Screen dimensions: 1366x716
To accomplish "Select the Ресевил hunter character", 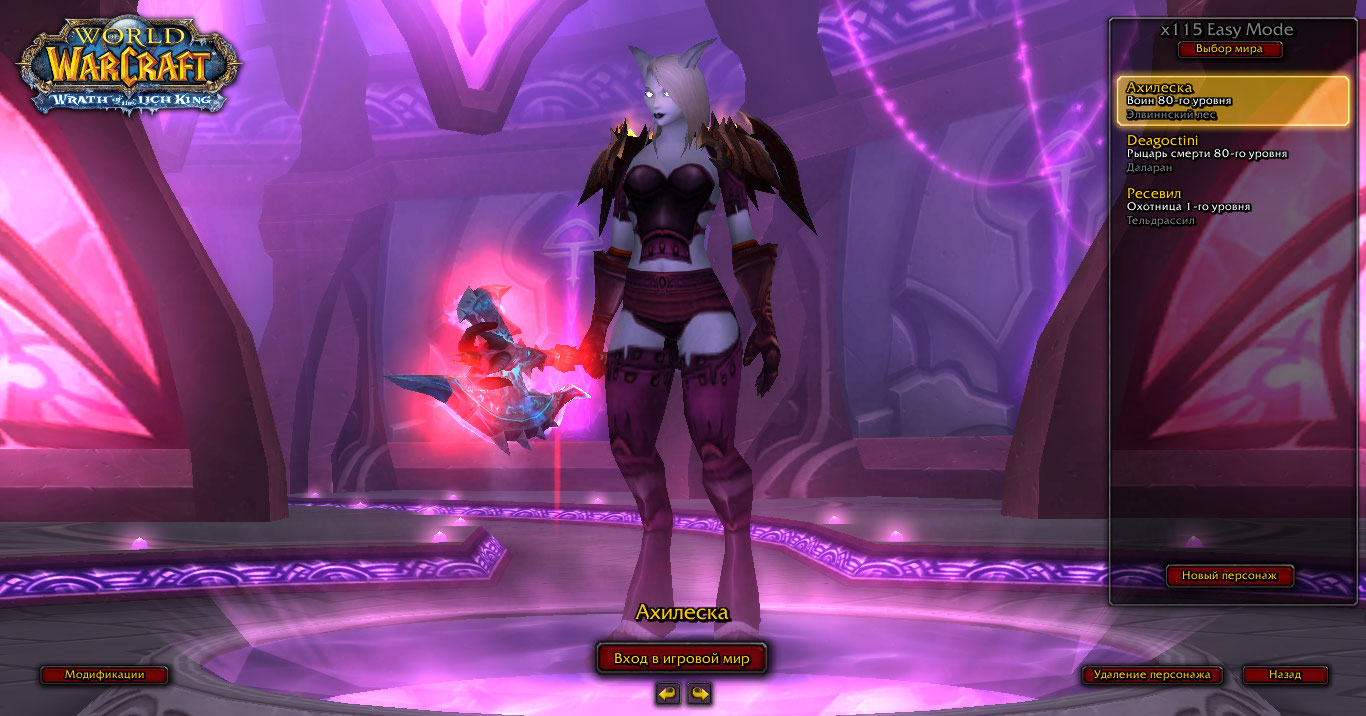I will [1232, 206].
